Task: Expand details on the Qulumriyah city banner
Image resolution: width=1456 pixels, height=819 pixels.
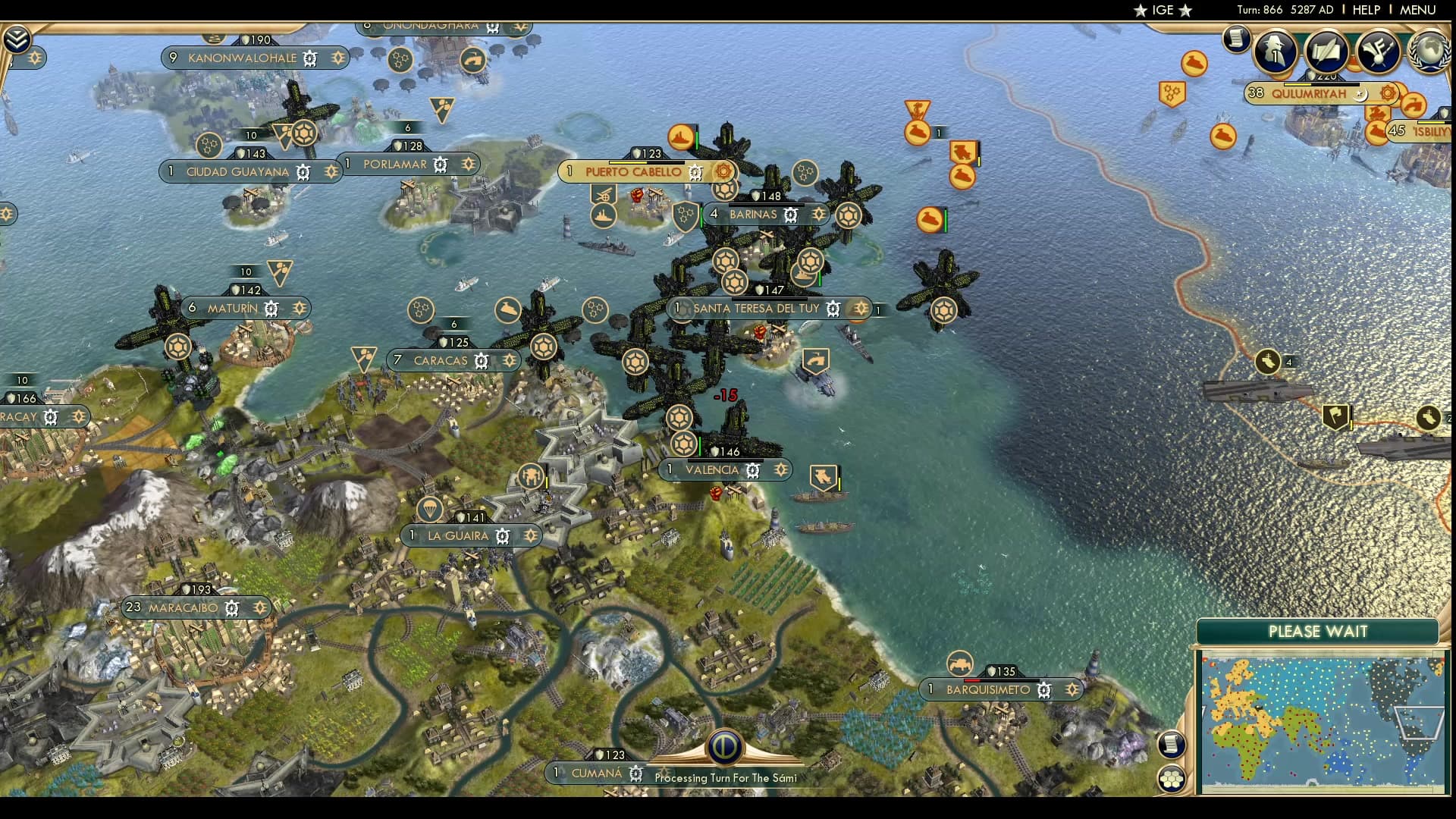Action: [x=1388, y=93]
